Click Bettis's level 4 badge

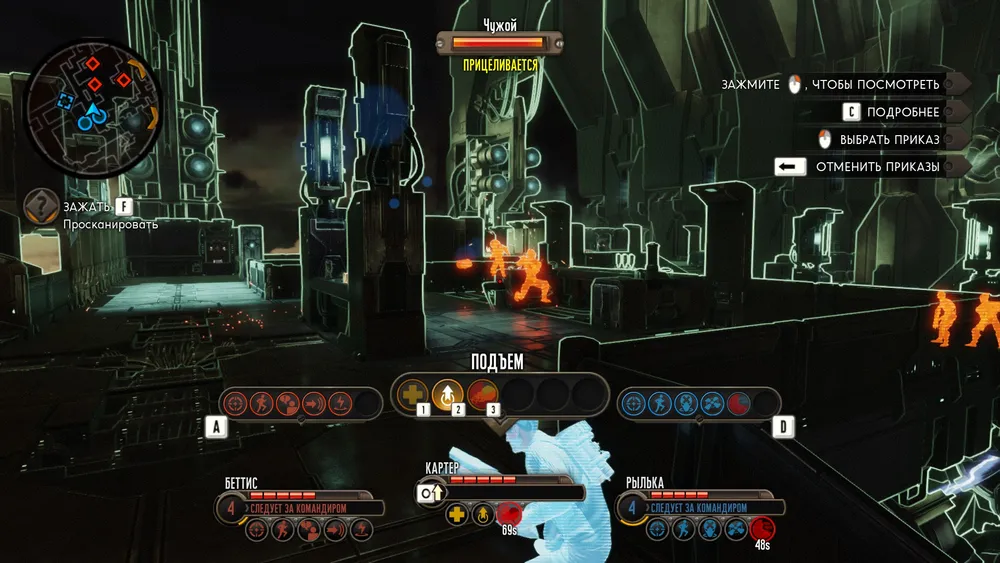click(231, 507)
